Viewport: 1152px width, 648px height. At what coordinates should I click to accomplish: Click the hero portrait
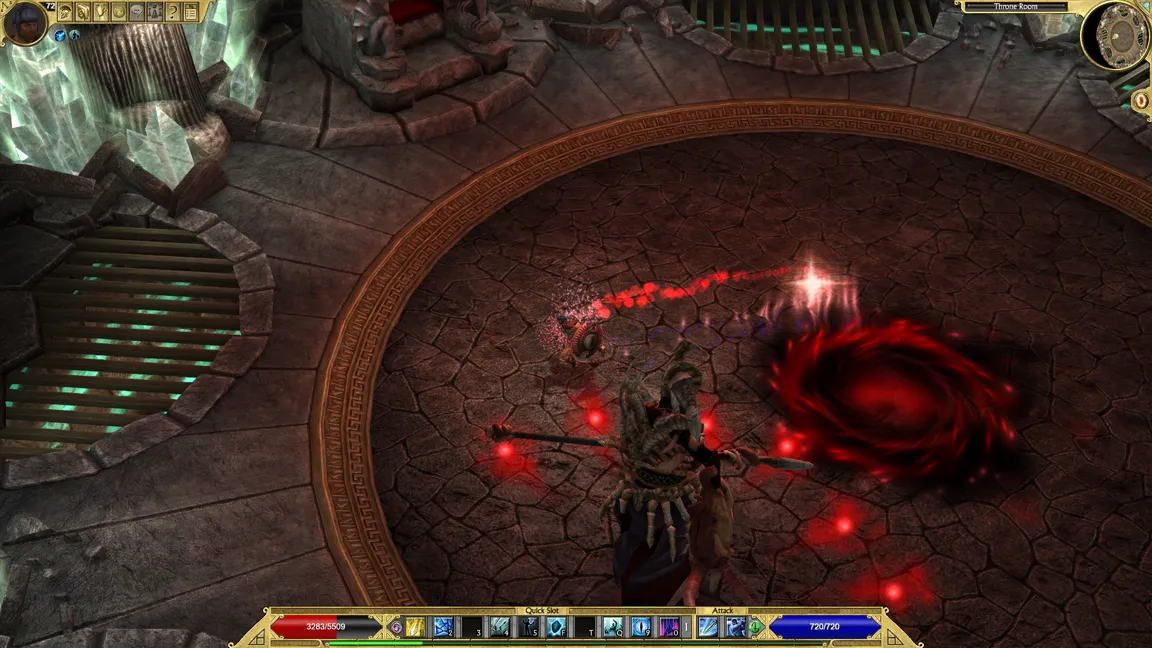click(24, 22)
